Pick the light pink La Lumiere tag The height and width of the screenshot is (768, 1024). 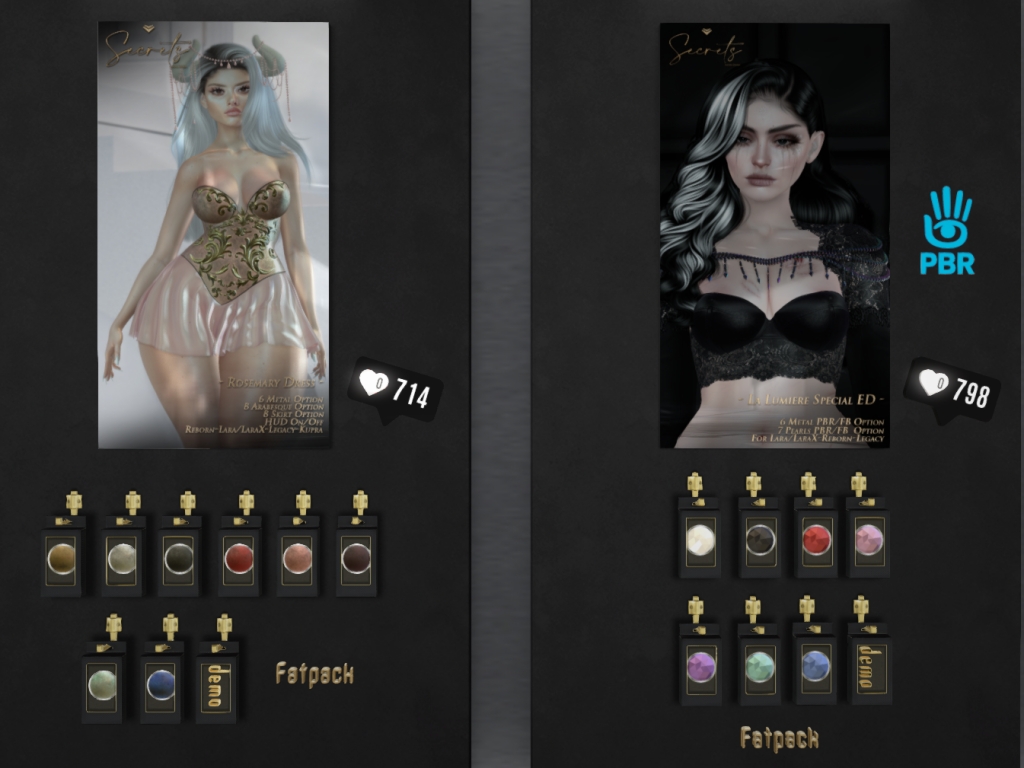(867, 540)
